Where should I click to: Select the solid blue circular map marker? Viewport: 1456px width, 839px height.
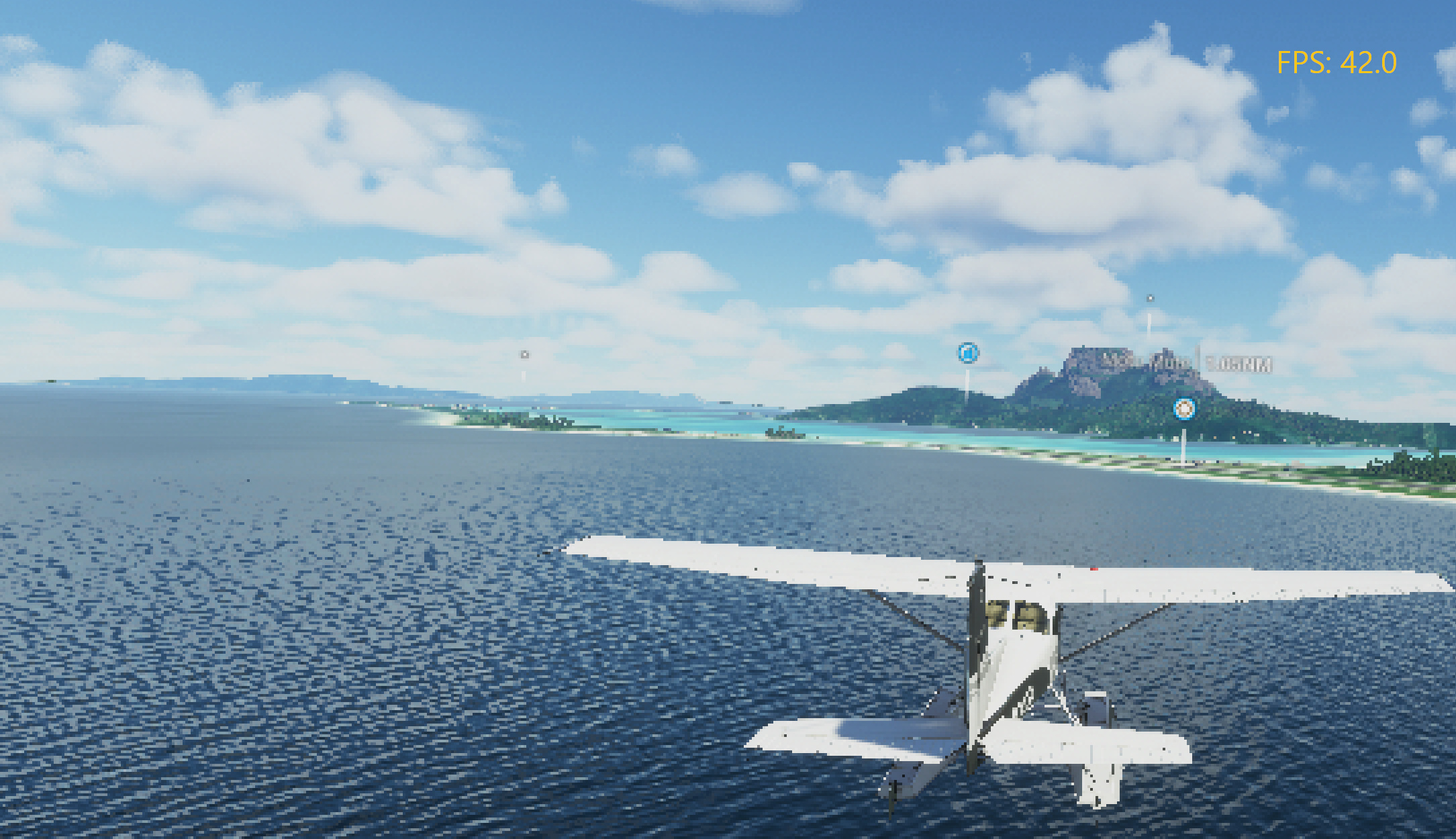coord(967,352)
